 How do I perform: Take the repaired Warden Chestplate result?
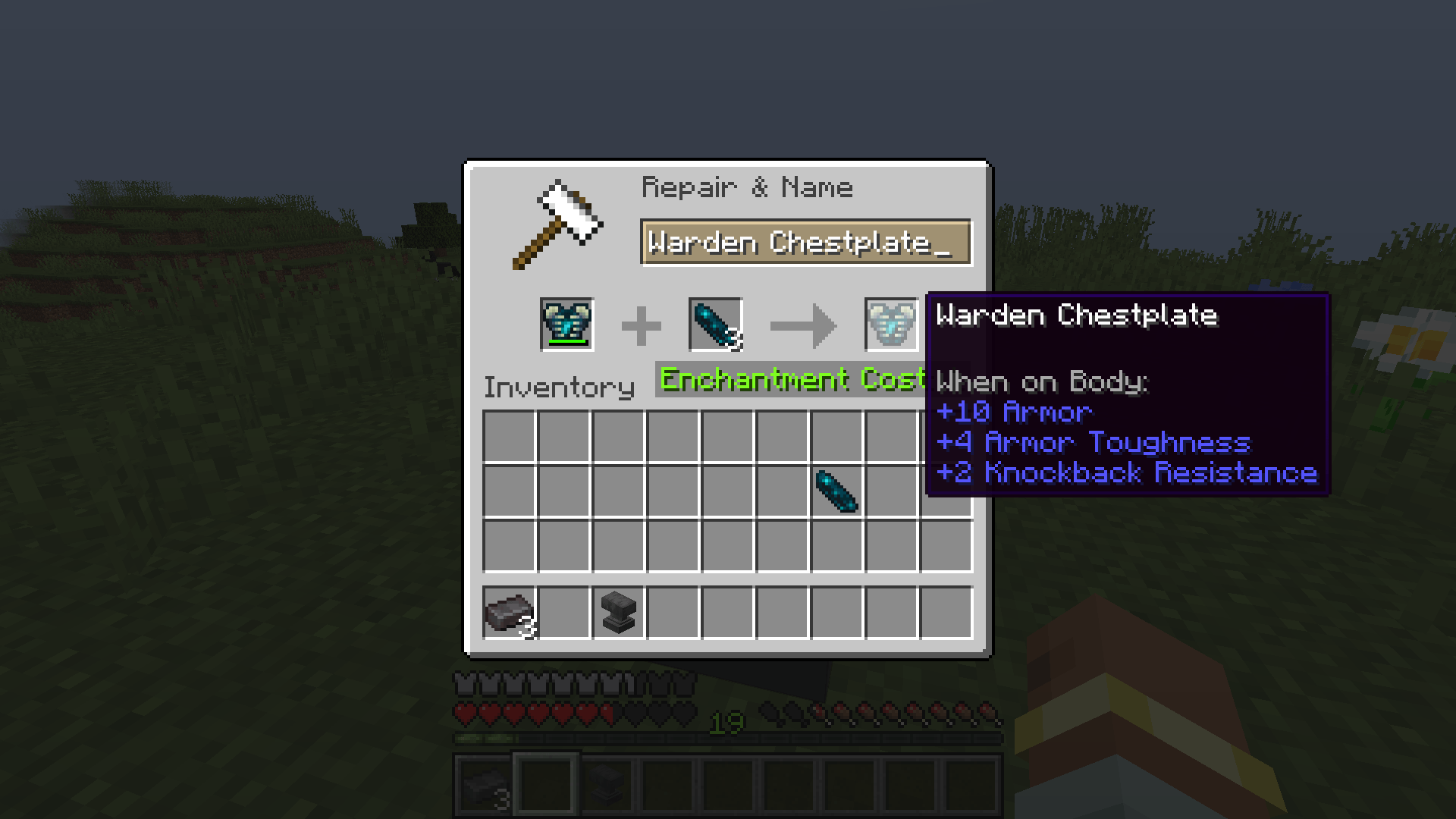[892, 325]
